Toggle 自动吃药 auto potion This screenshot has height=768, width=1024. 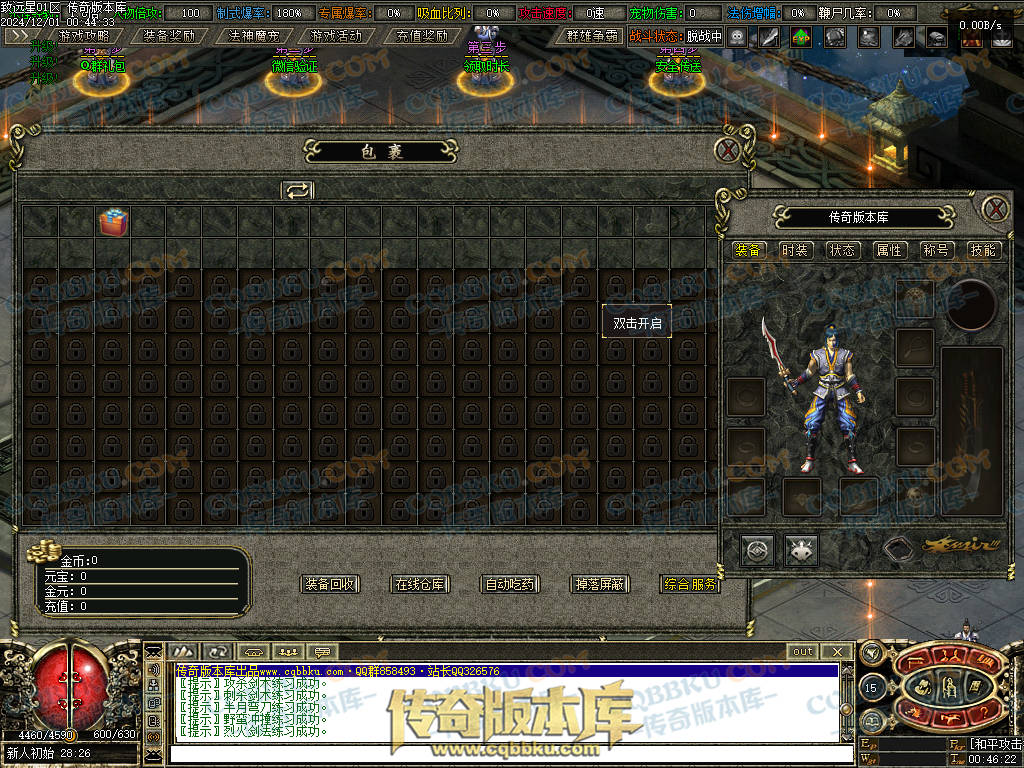(x=510, y=584)
